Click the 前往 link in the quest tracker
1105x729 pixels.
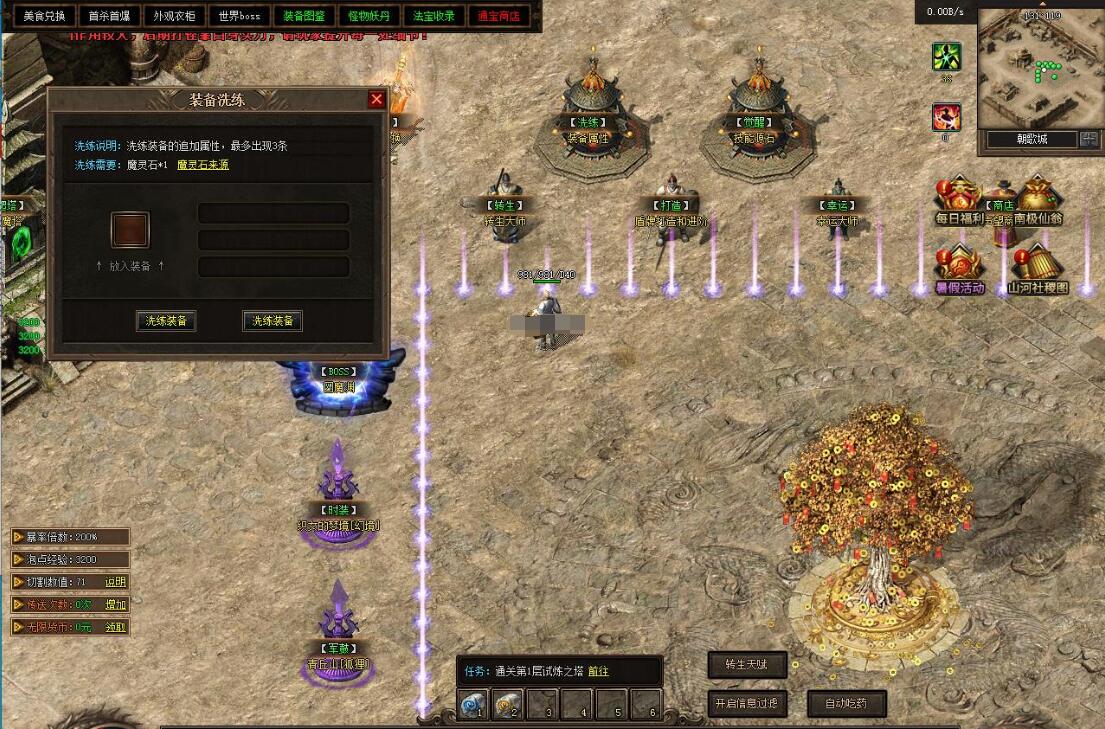[598, 671]
